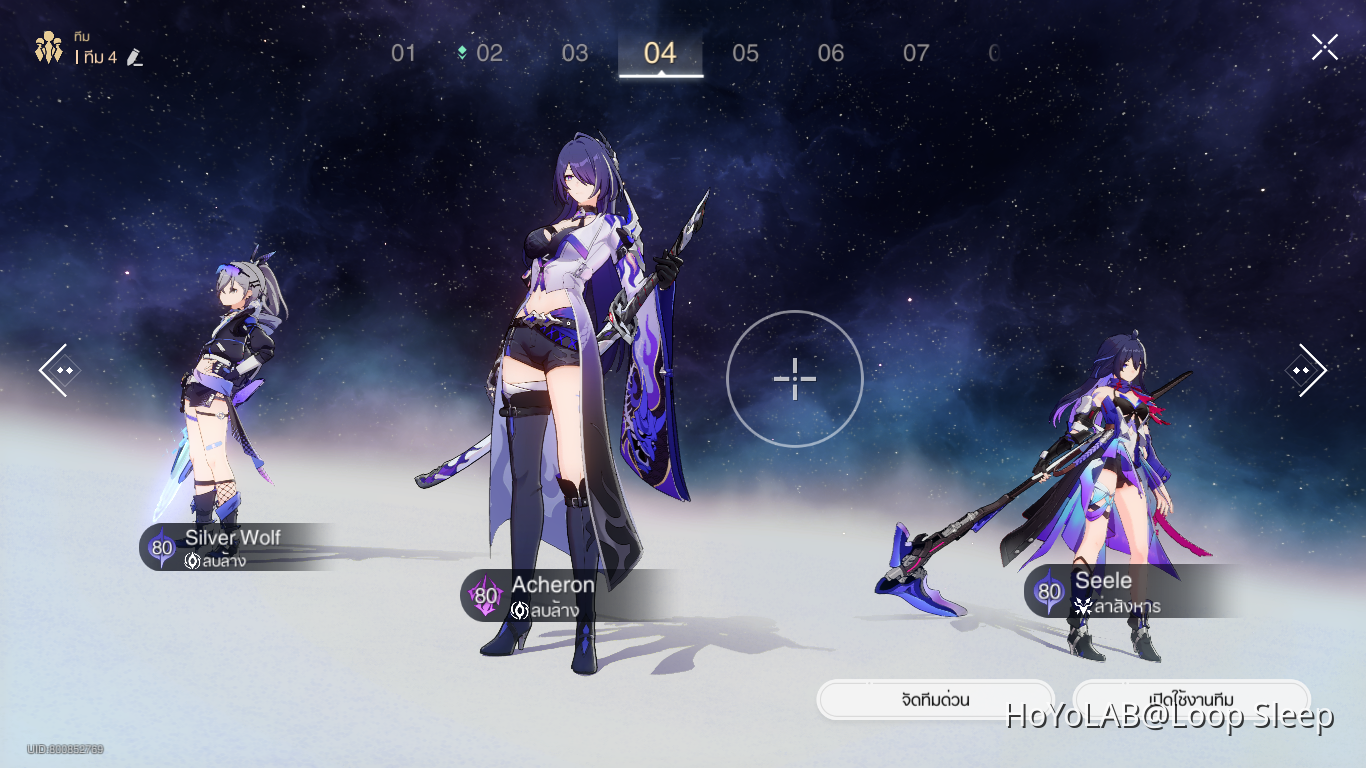Click the Hunt path icon beside ล่าสังหาร on Seele
The height and width of the screenshot is (768, 1366).
[x=1084, y=606]
